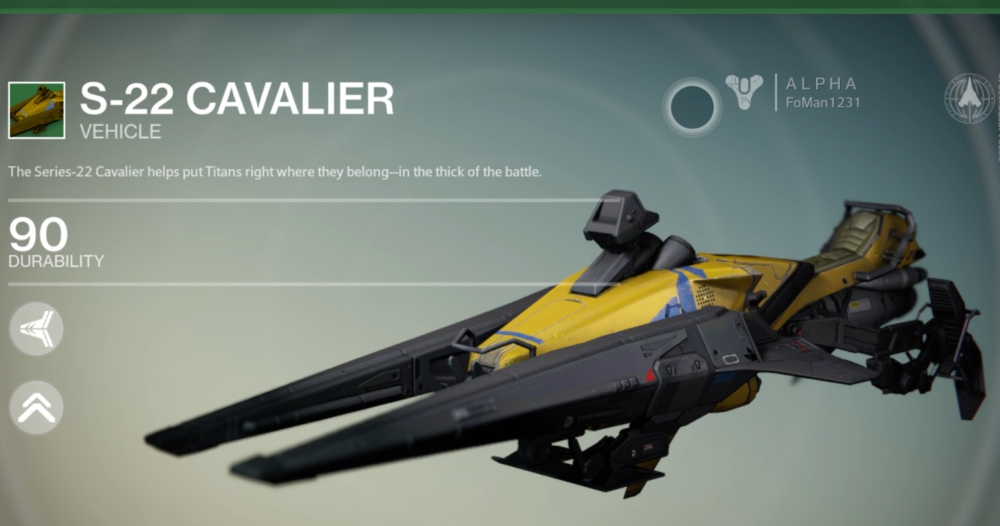Open the FoMan1231 player name tag
The height and width of the screenshot is (526, 1000).
pos(823,102)
